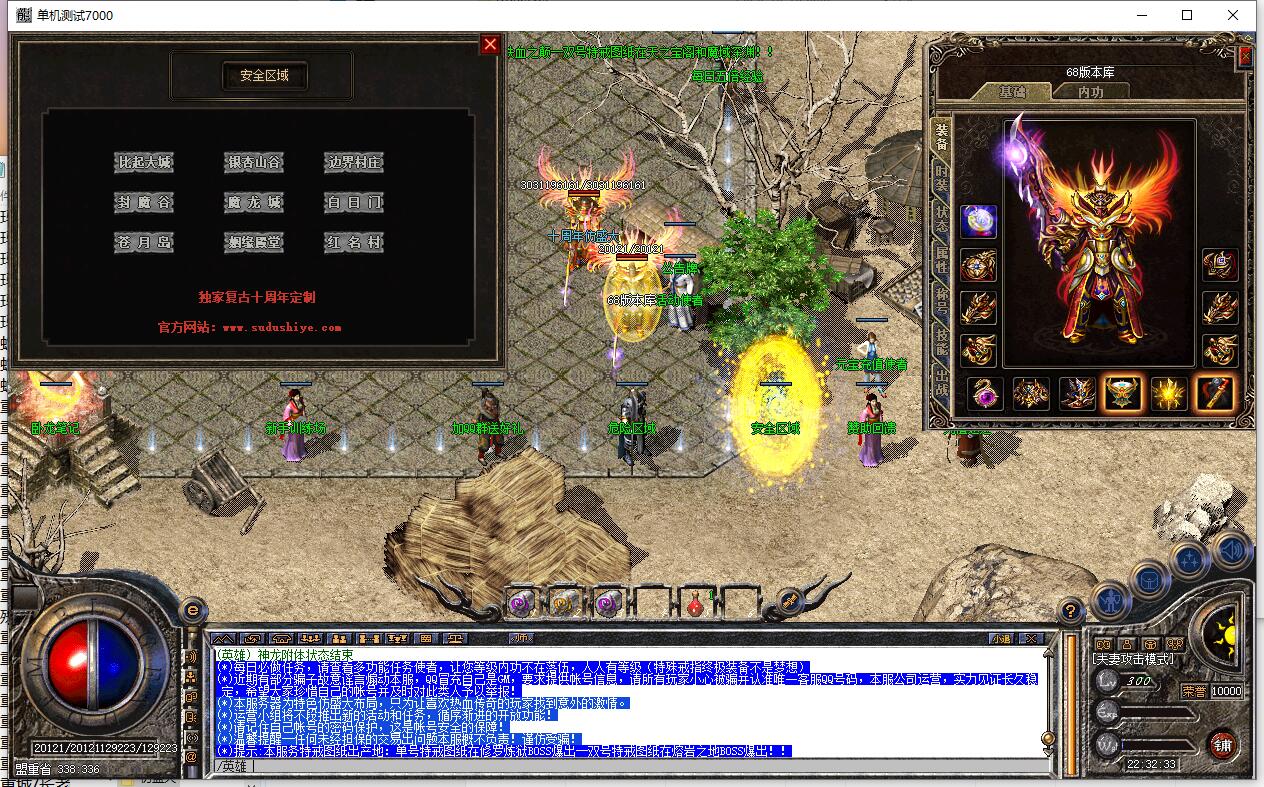
Task: Go to 封魔谷 from the list
Action: [x=145, y=202]
